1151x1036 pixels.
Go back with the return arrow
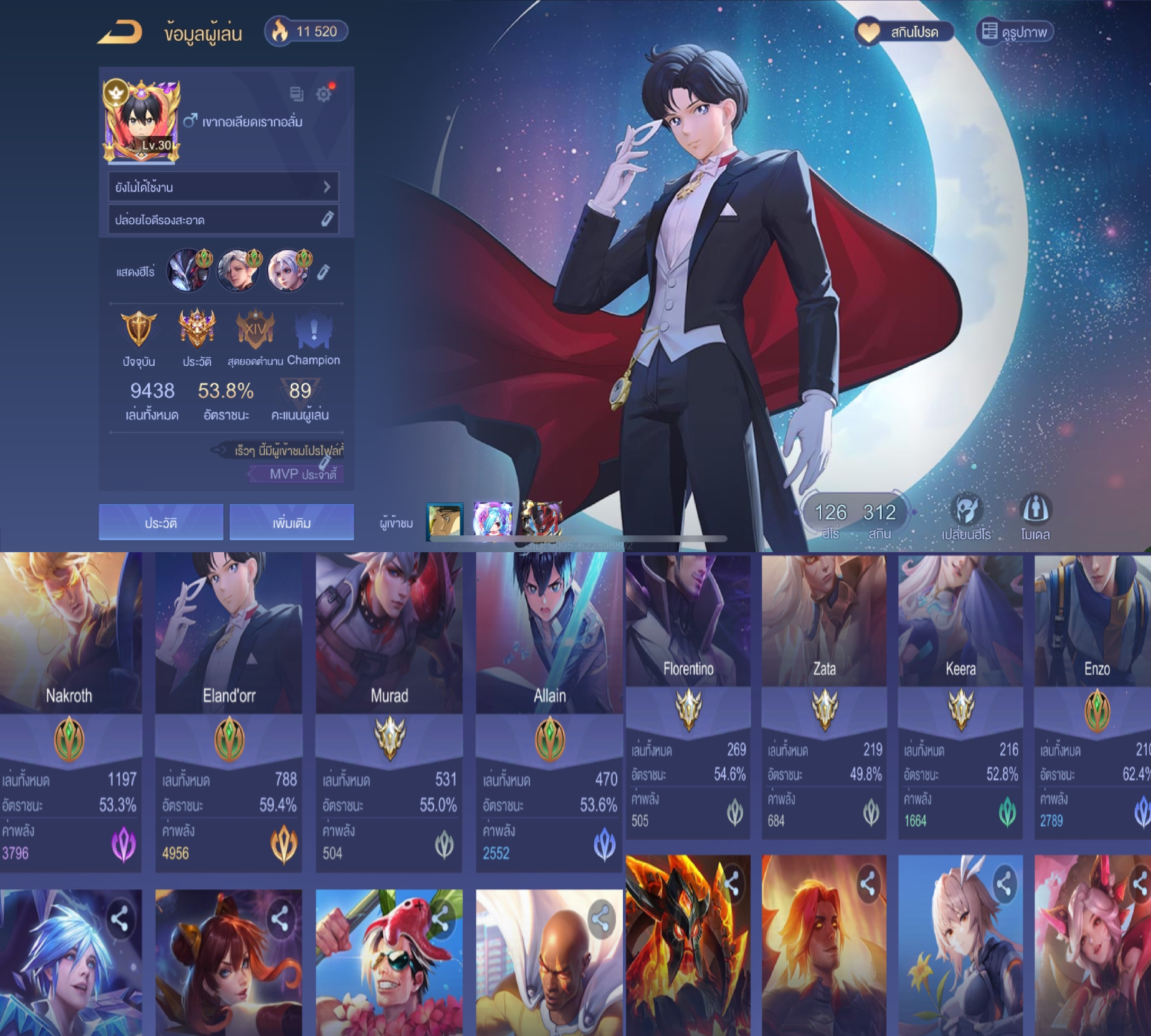click(x=121, y=33)
